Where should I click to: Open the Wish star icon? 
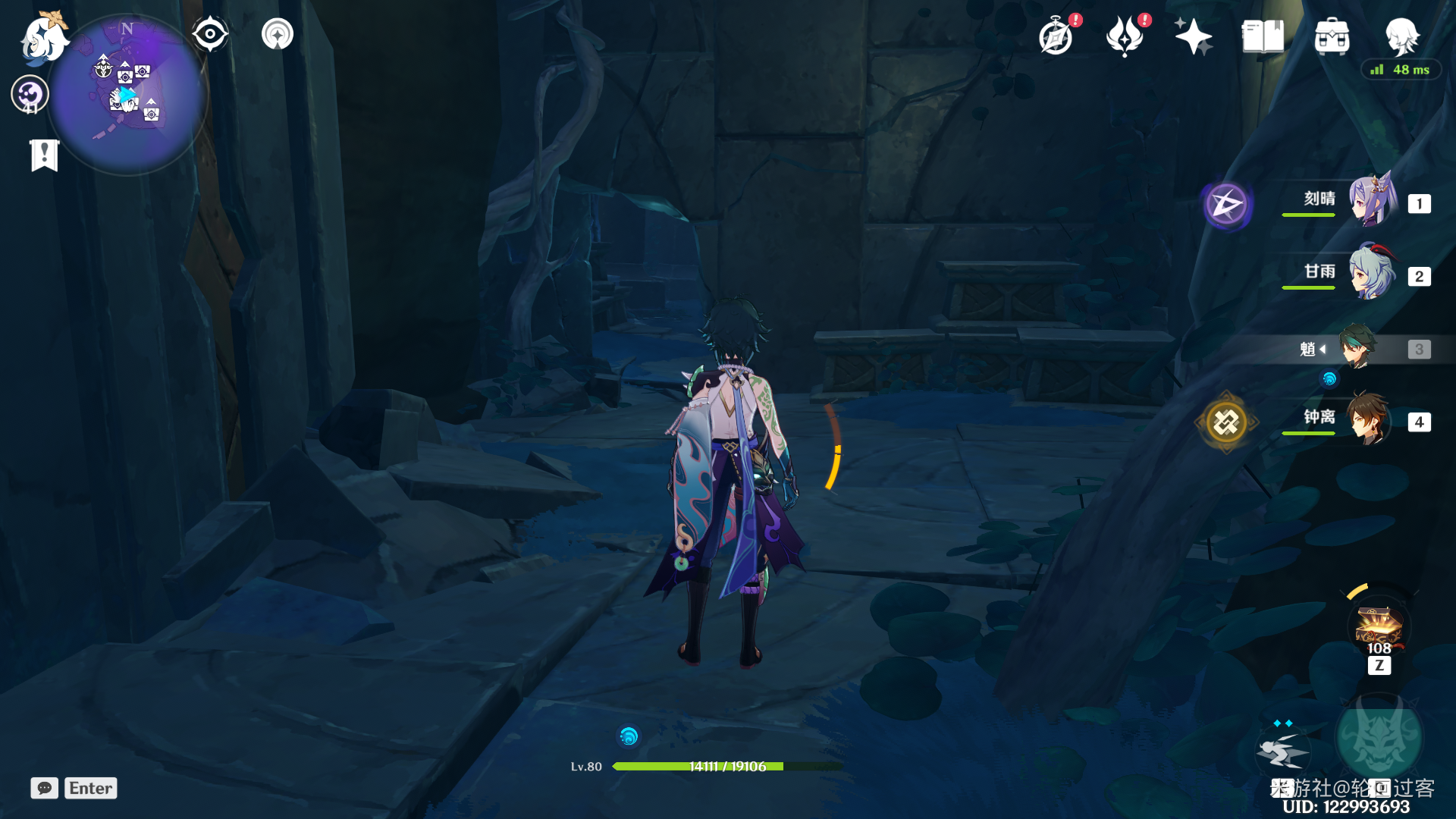point(1193,37)
